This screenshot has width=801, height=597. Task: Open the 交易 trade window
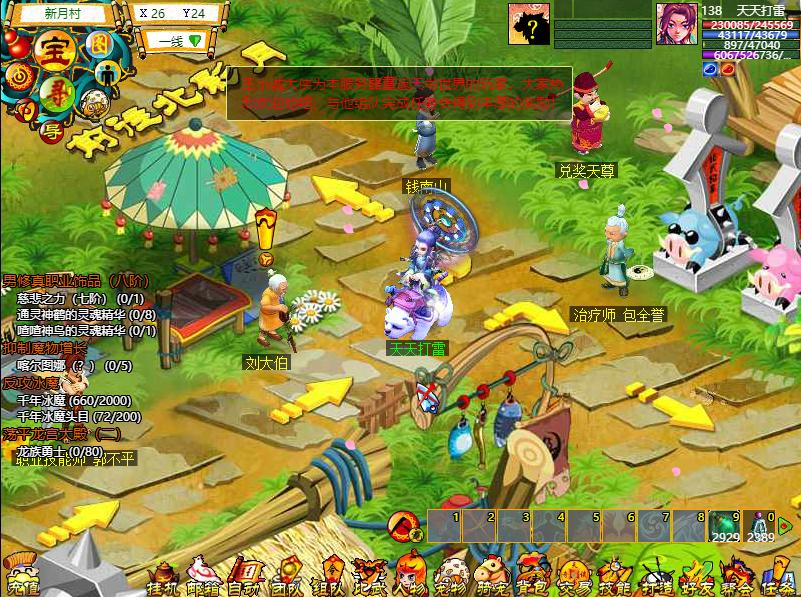point(574,577)
